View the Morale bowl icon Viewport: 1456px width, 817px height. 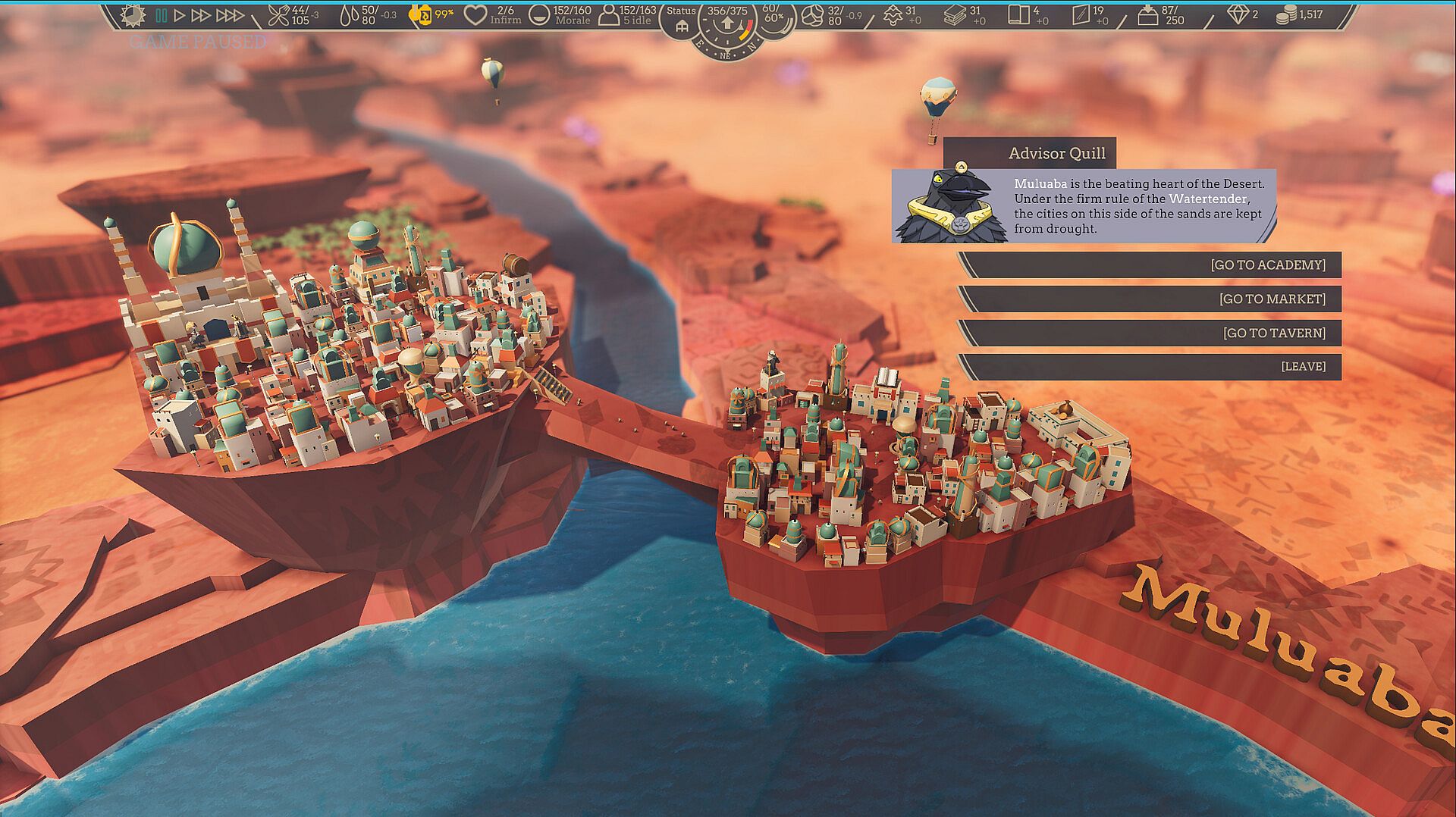click(539, 14)
